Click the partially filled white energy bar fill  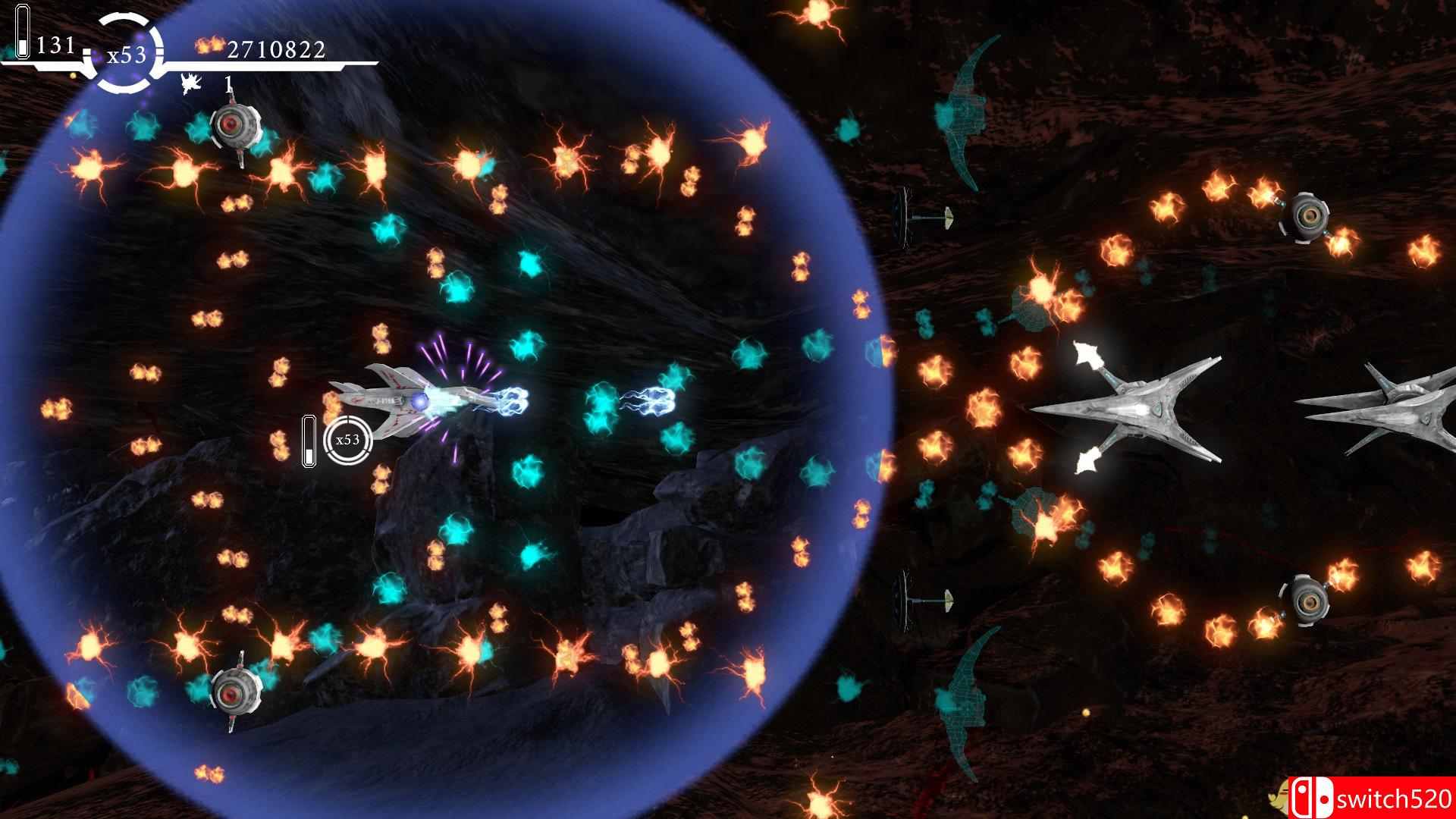pos(22,45)
